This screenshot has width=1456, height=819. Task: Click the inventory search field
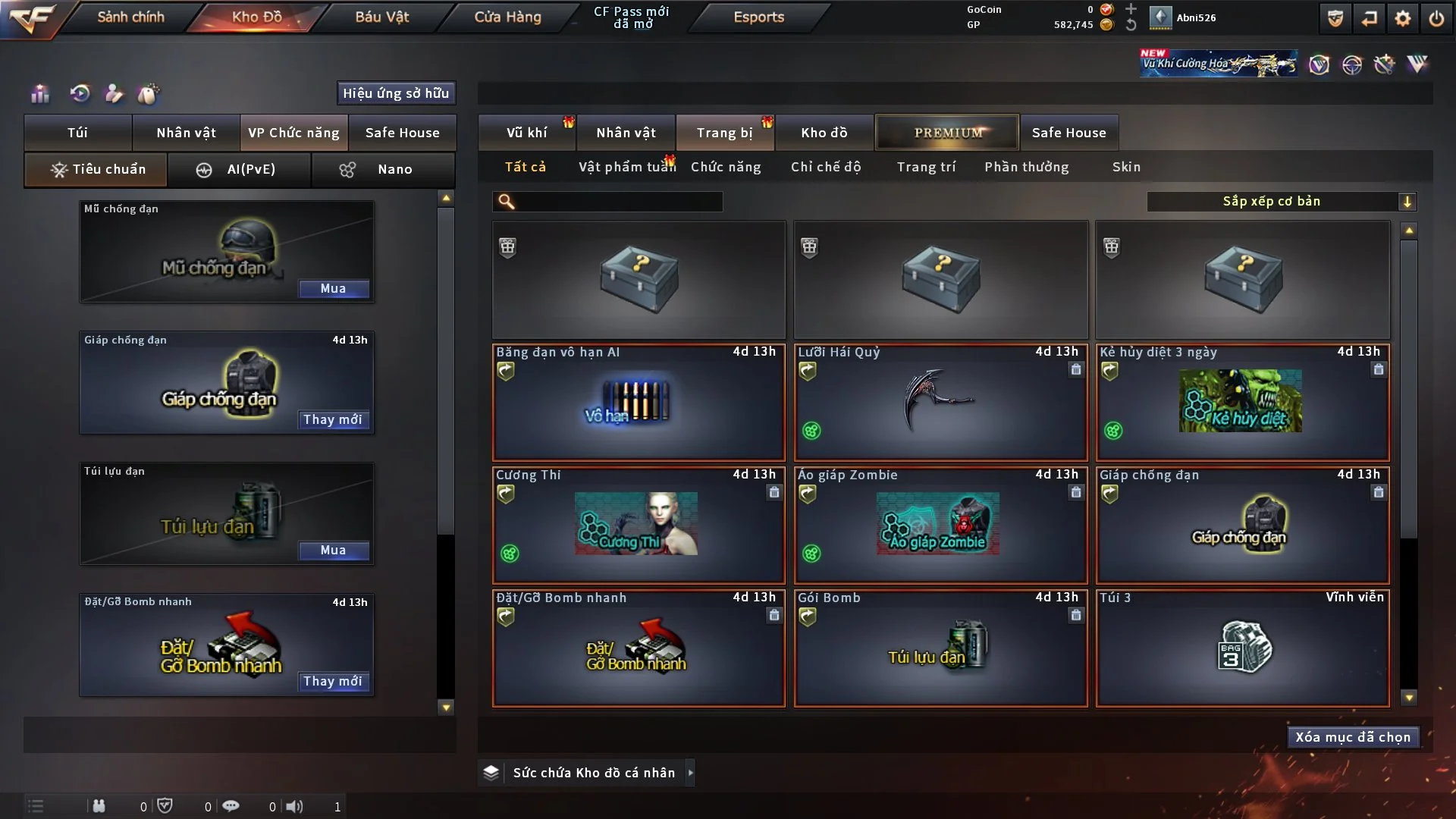618,202
